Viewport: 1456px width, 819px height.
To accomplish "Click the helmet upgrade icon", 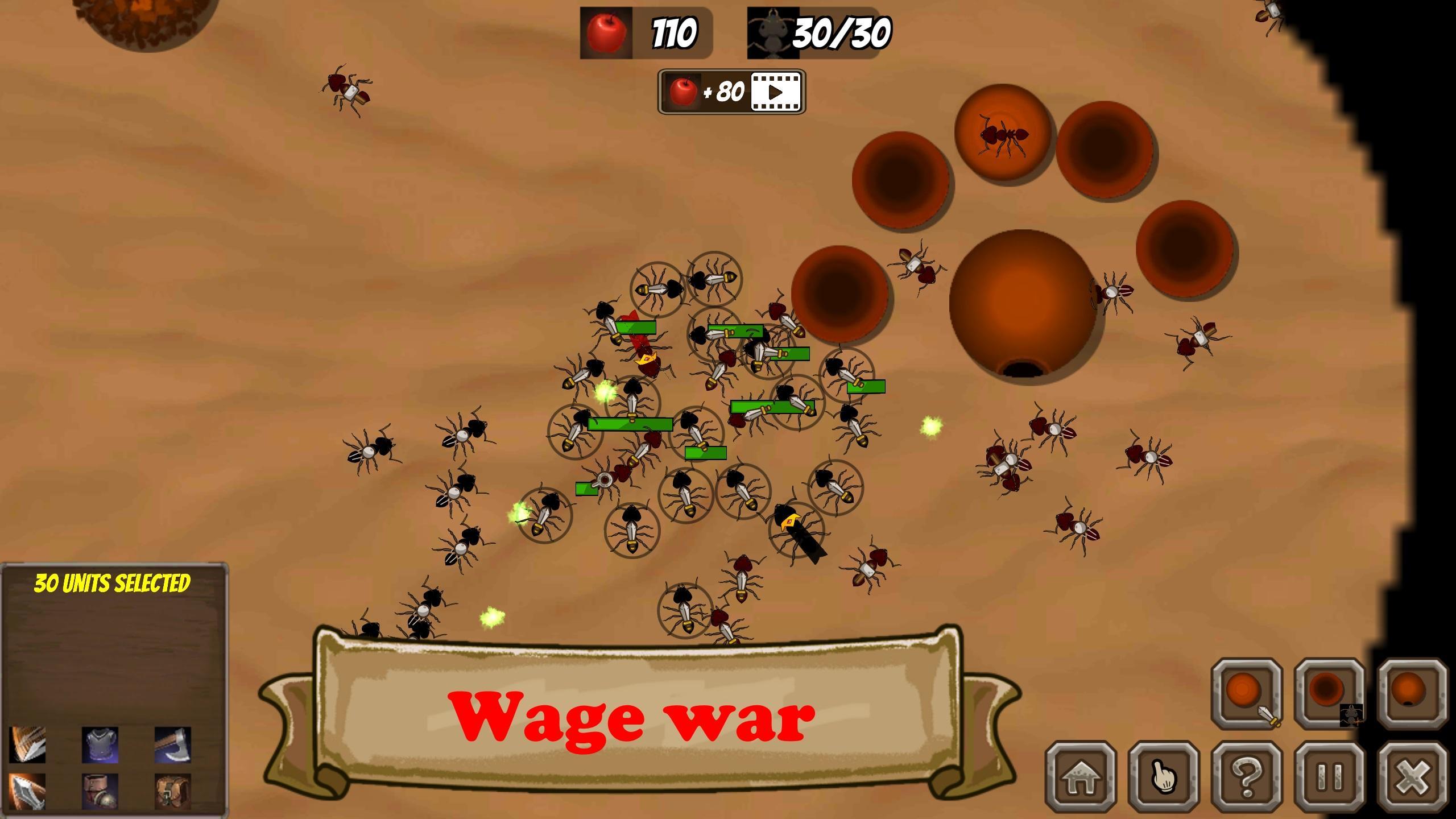I will tap(101, 792).
